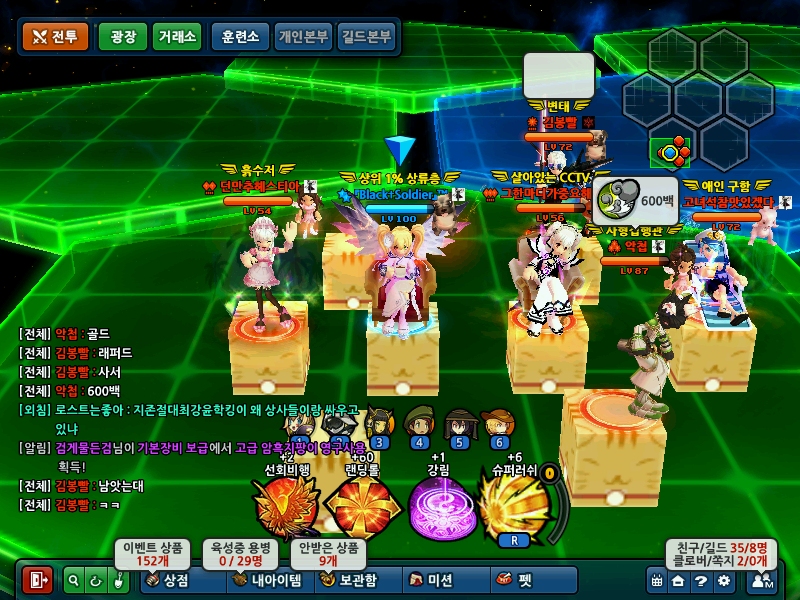Show the 미션 (Mission) list
This screenshot has height=600, width=800.
430,579
